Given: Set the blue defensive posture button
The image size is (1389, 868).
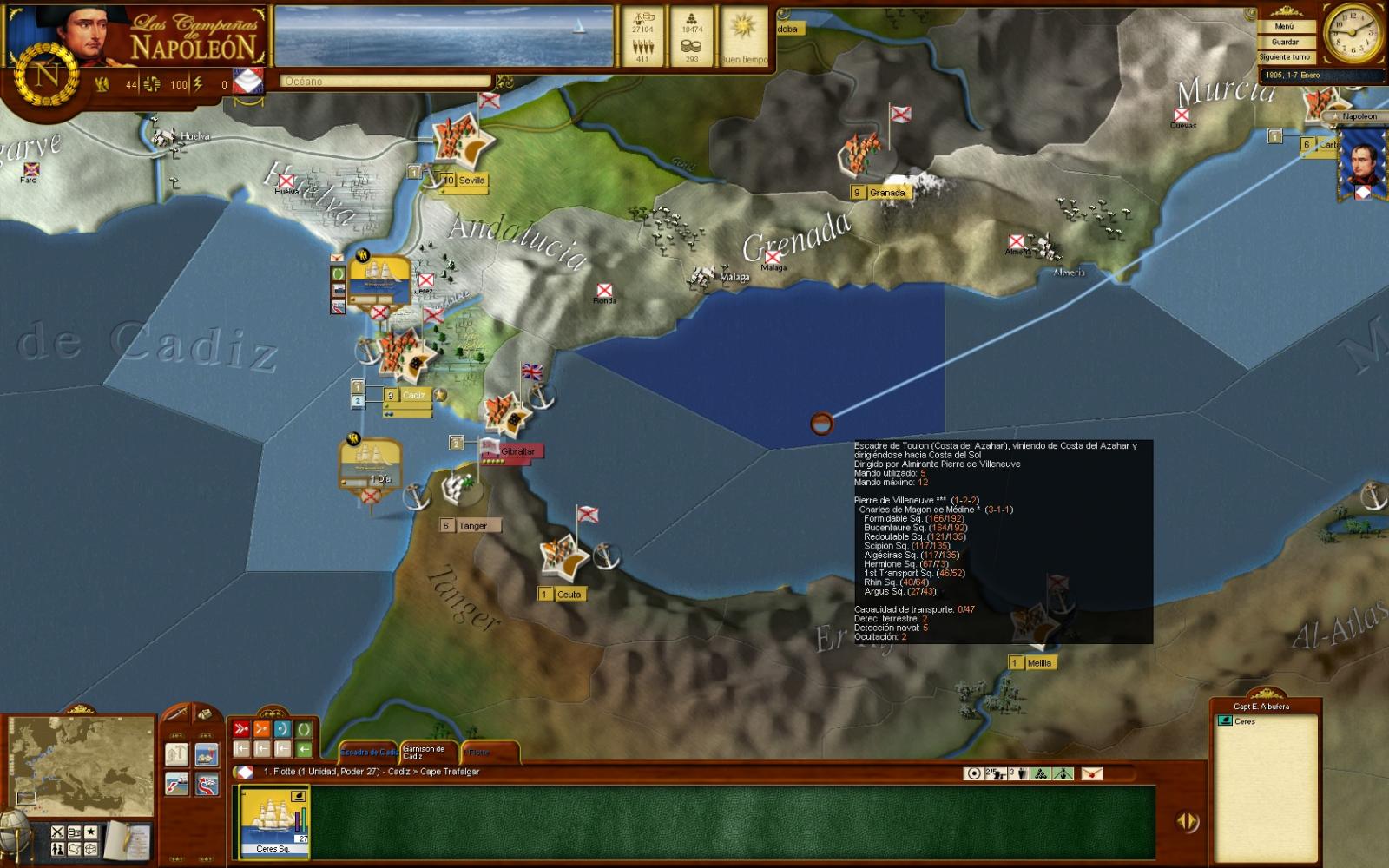Looking at the screenshot, I should (x=283, y=729).
